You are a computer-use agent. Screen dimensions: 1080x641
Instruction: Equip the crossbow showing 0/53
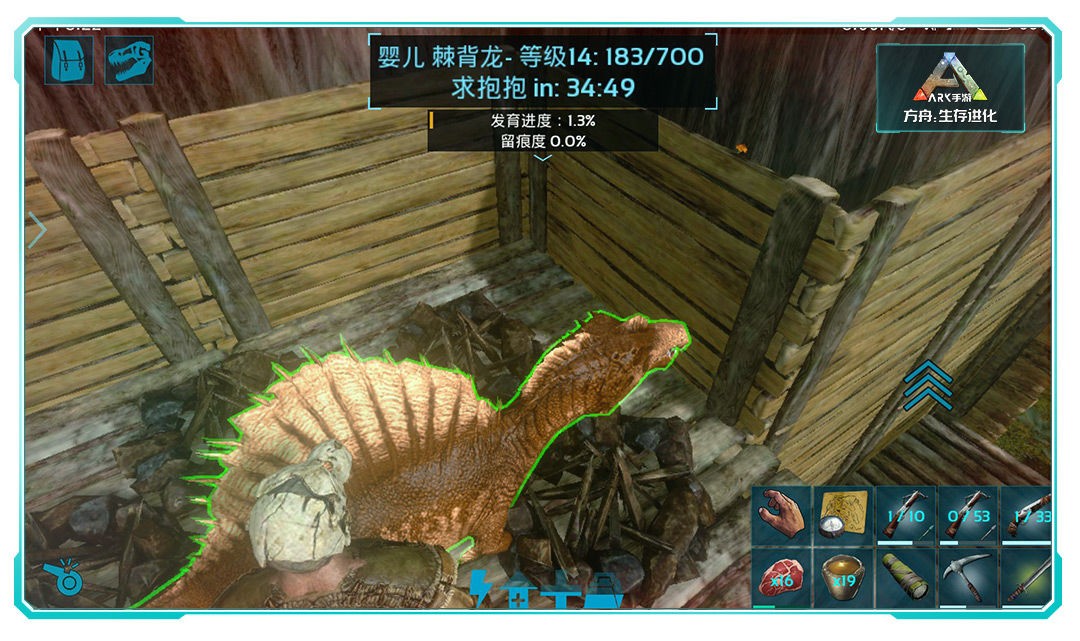coord(968,514)
